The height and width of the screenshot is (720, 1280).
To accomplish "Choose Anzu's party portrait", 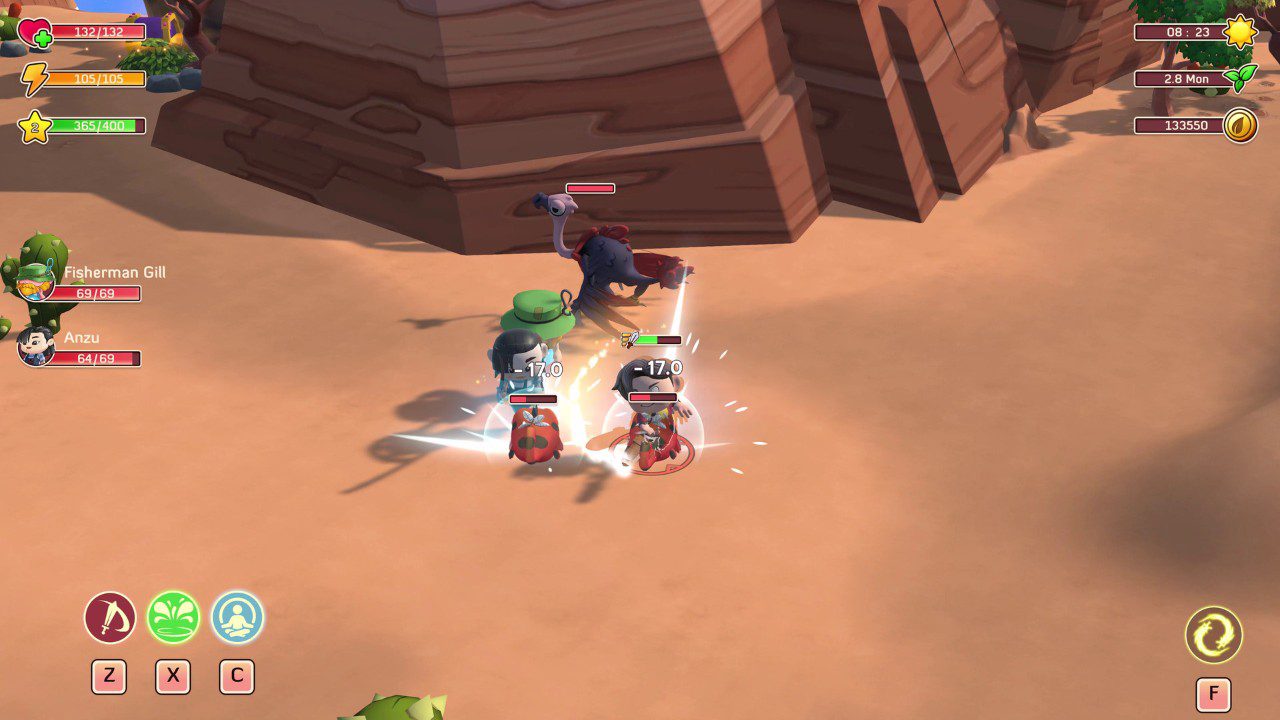I will (36, 347).
